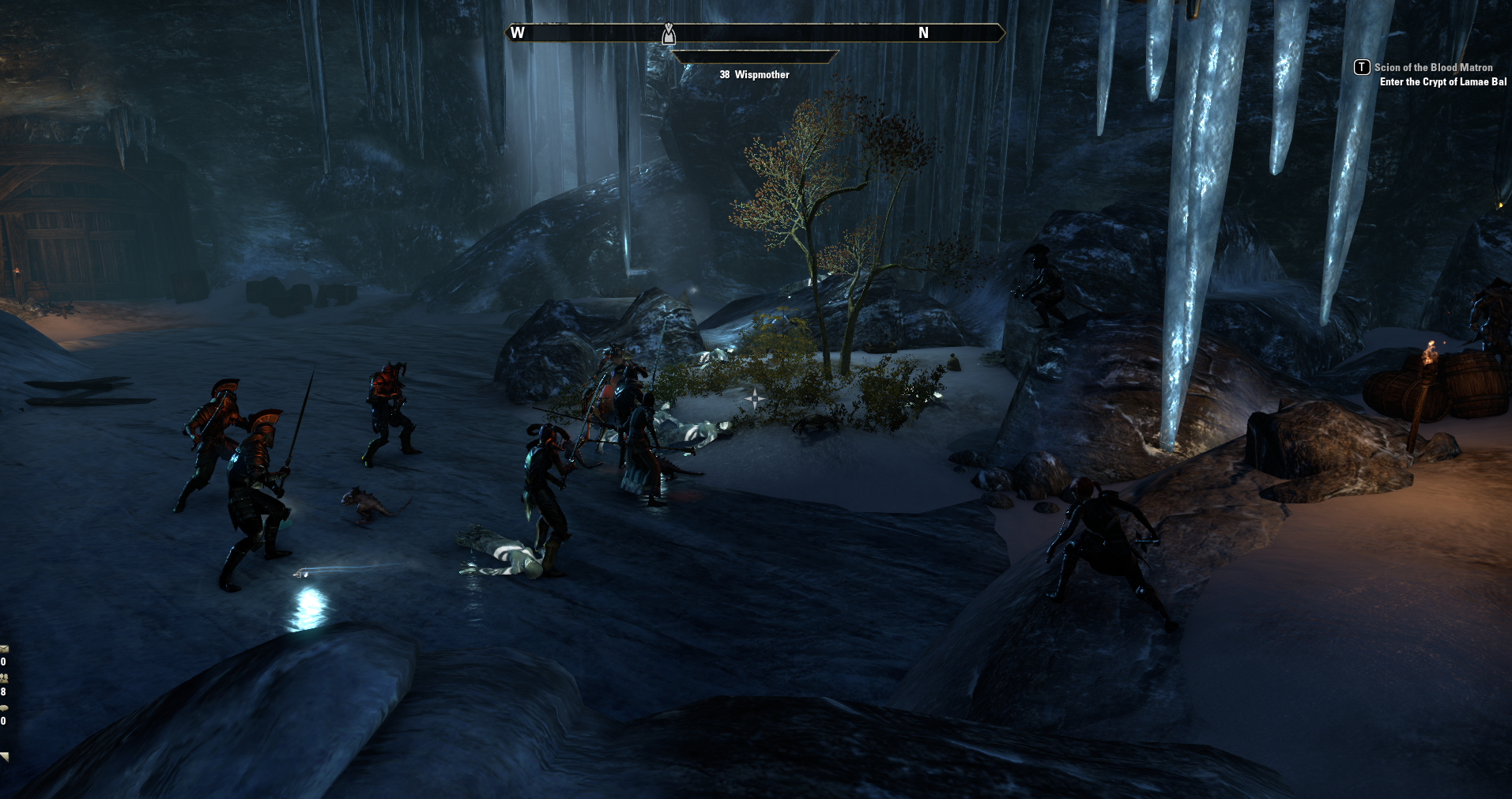1512x799 pixels.
Task: Expand the chat window corner arrow
Action: [x=5, y=757]
